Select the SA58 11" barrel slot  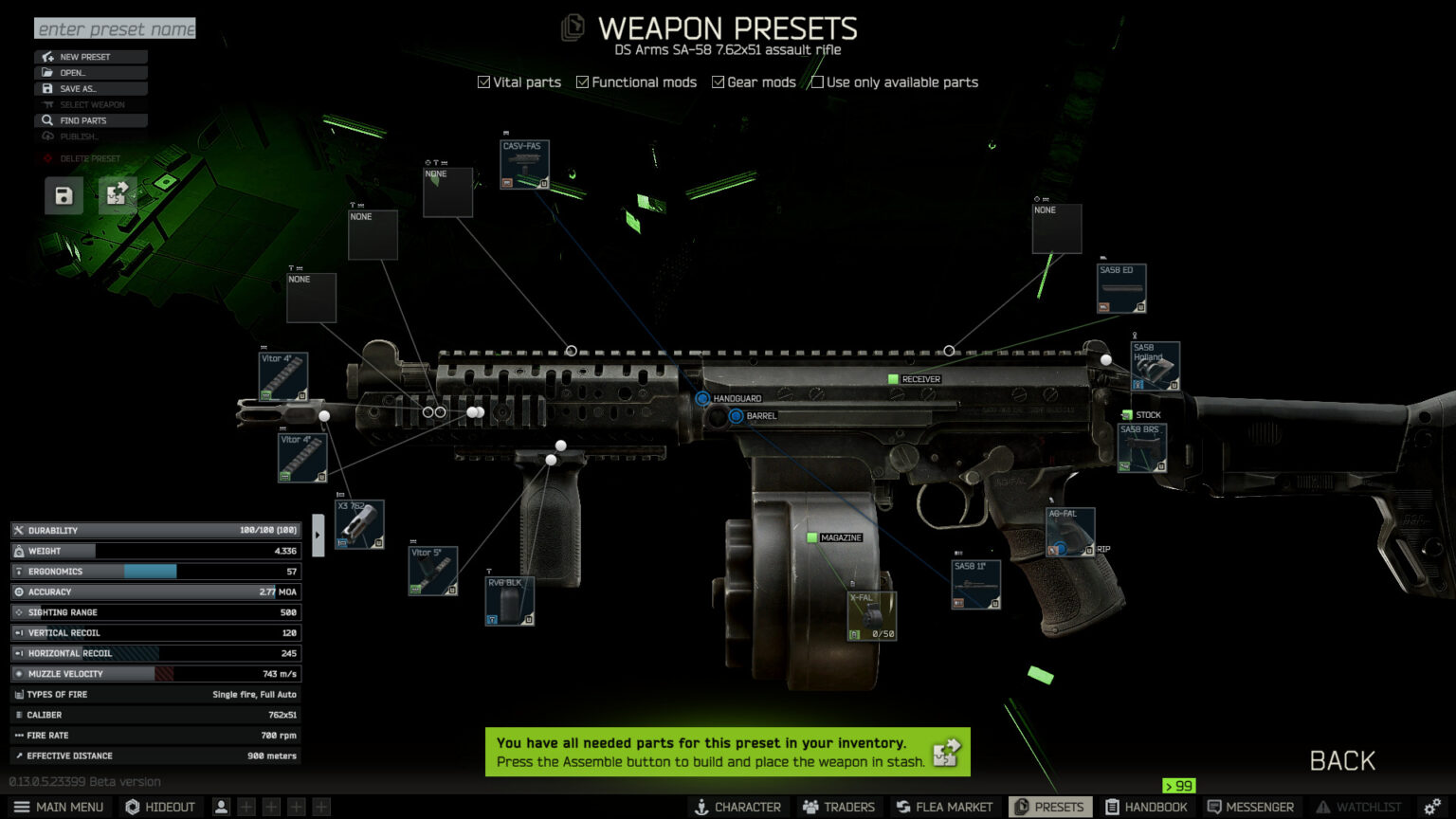point(975,584)
